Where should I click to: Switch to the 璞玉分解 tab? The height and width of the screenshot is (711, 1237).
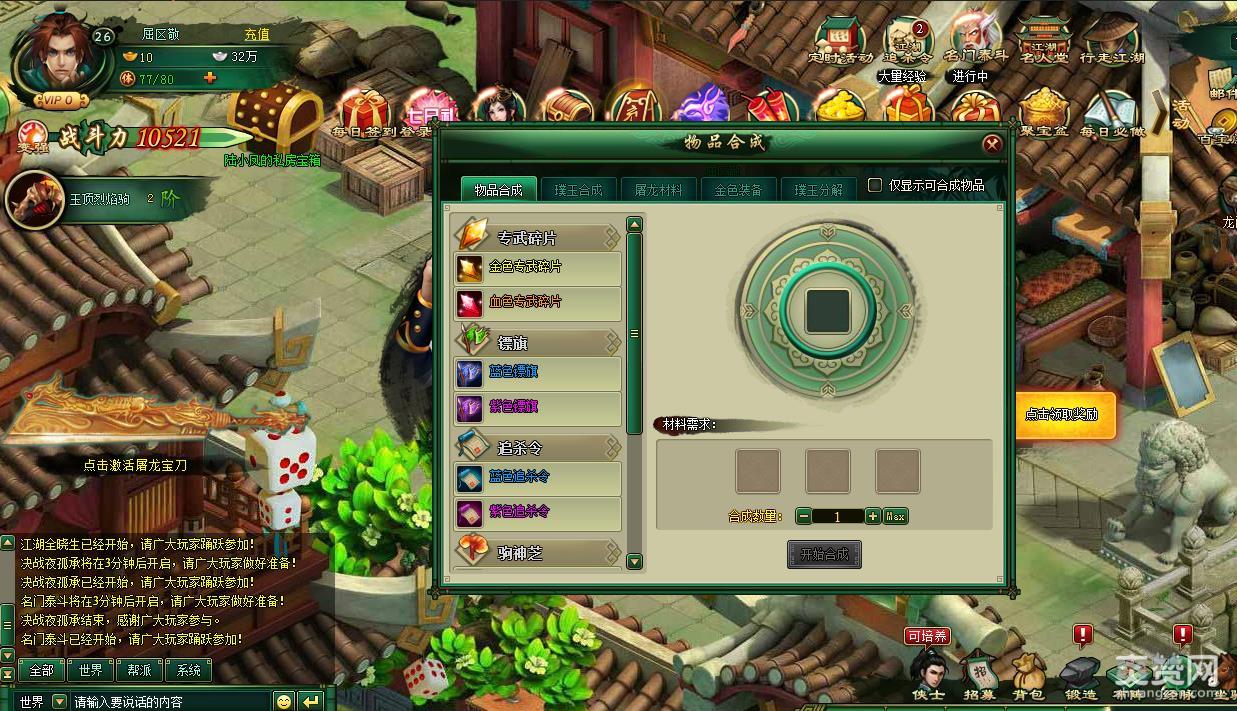click(818, 189)
